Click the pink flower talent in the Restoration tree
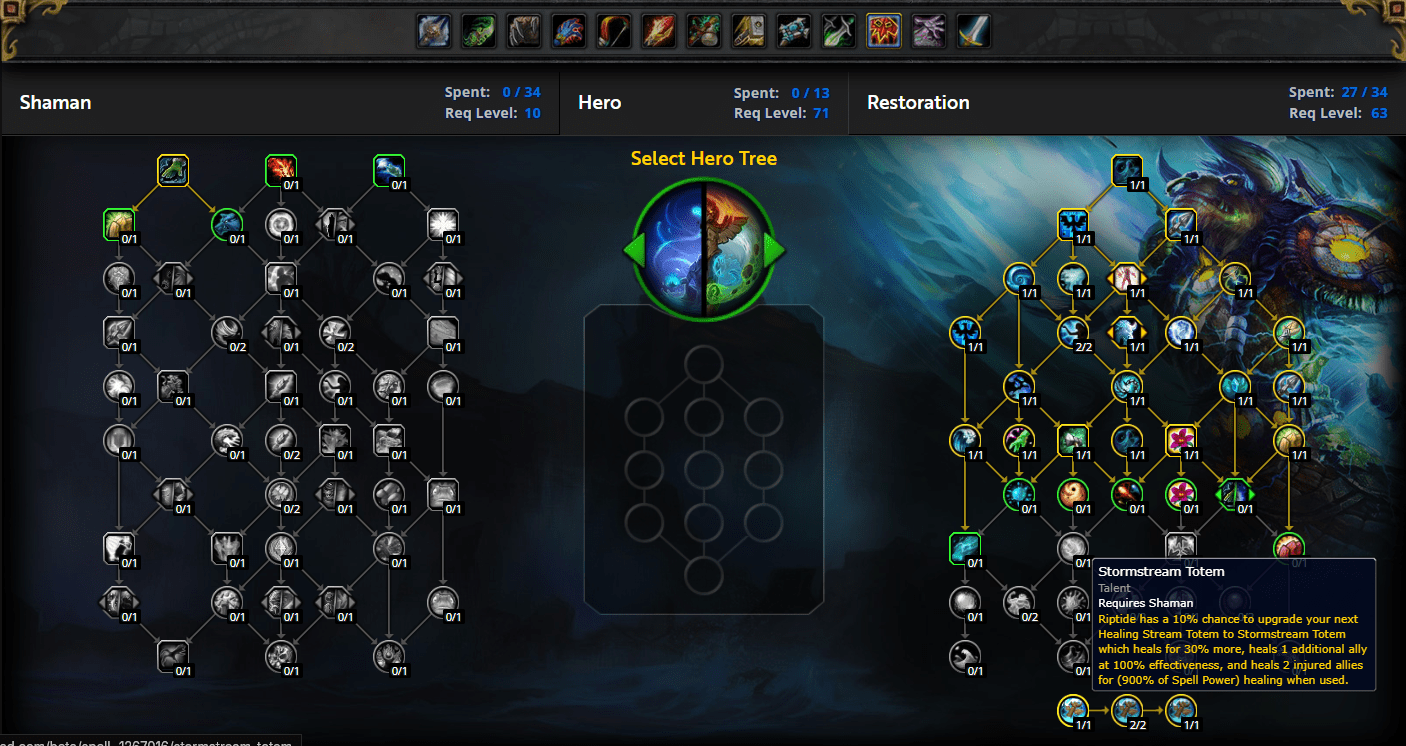 1181,440
